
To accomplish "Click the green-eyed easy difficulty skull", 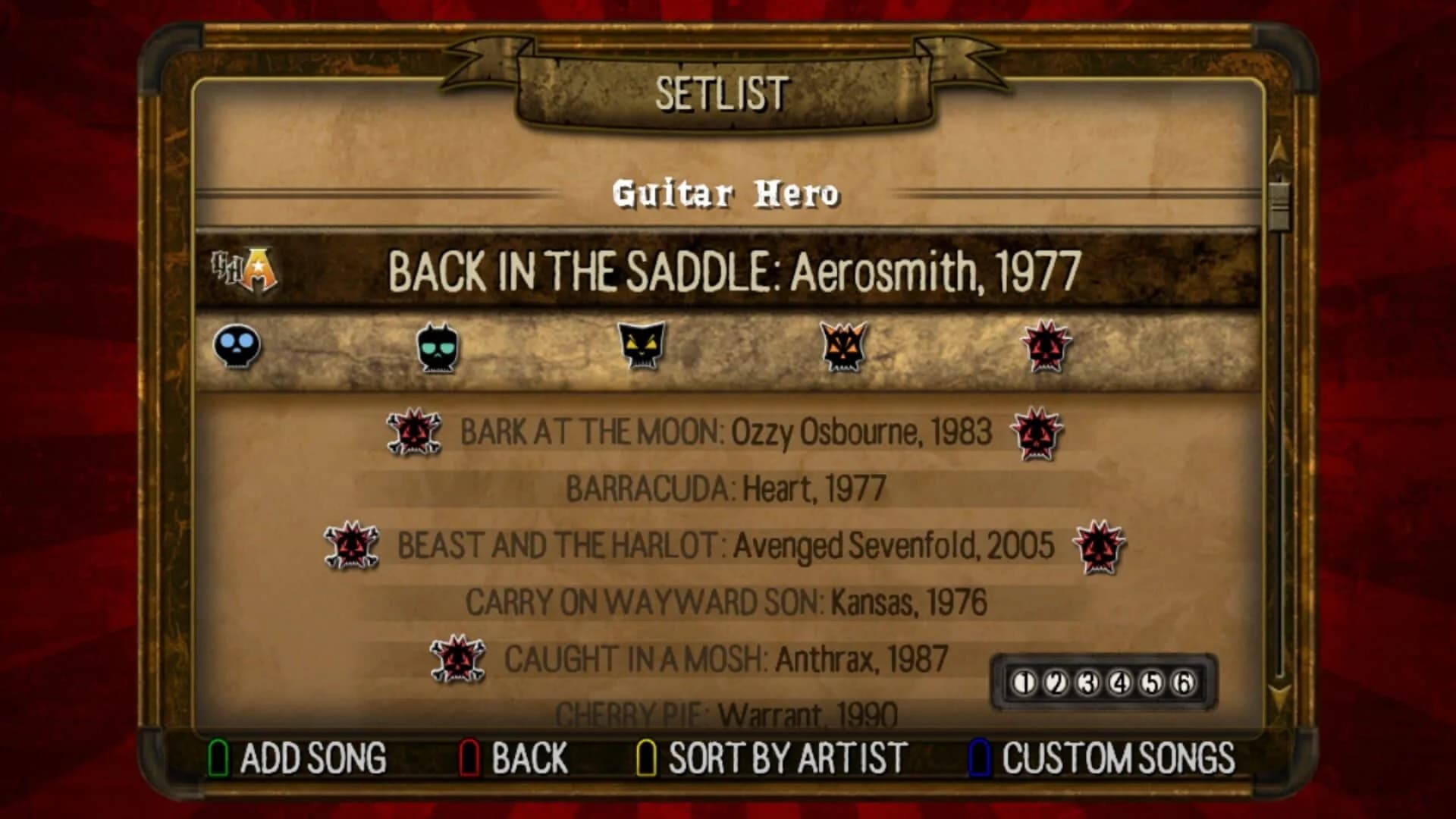I will [x=438, y=349].
